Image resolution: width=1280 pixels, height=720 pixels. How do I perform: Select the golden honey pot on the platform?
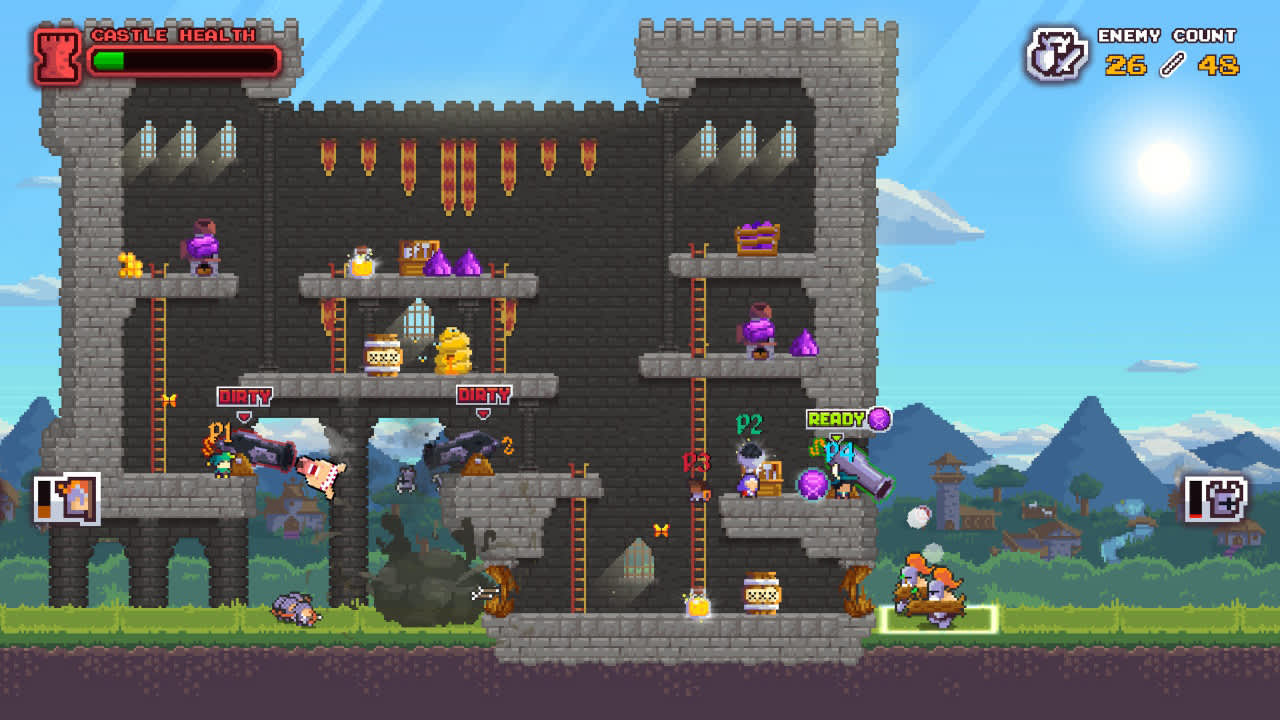tap(450, 352)
